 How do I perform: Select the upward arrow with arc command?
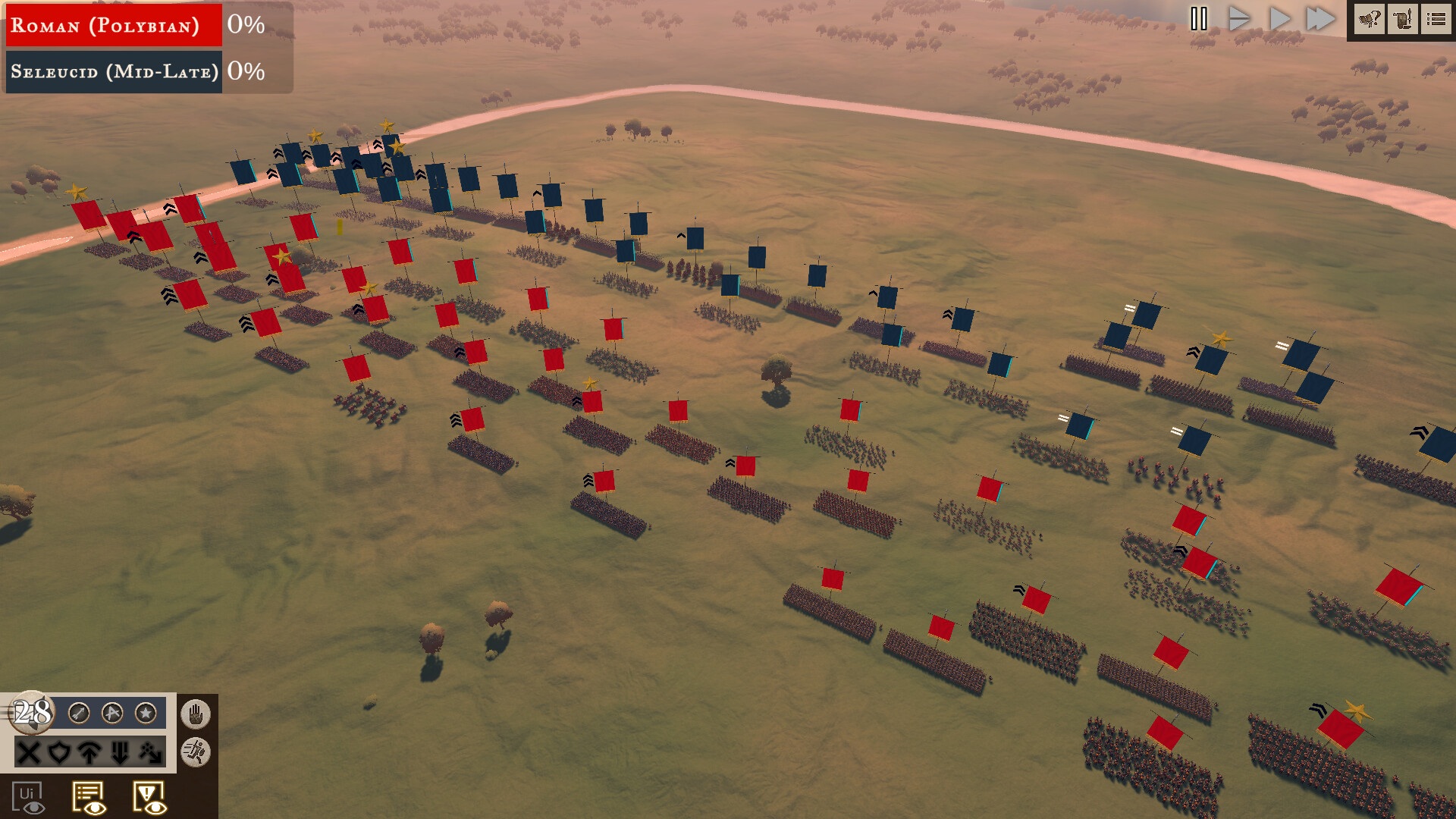89,752
